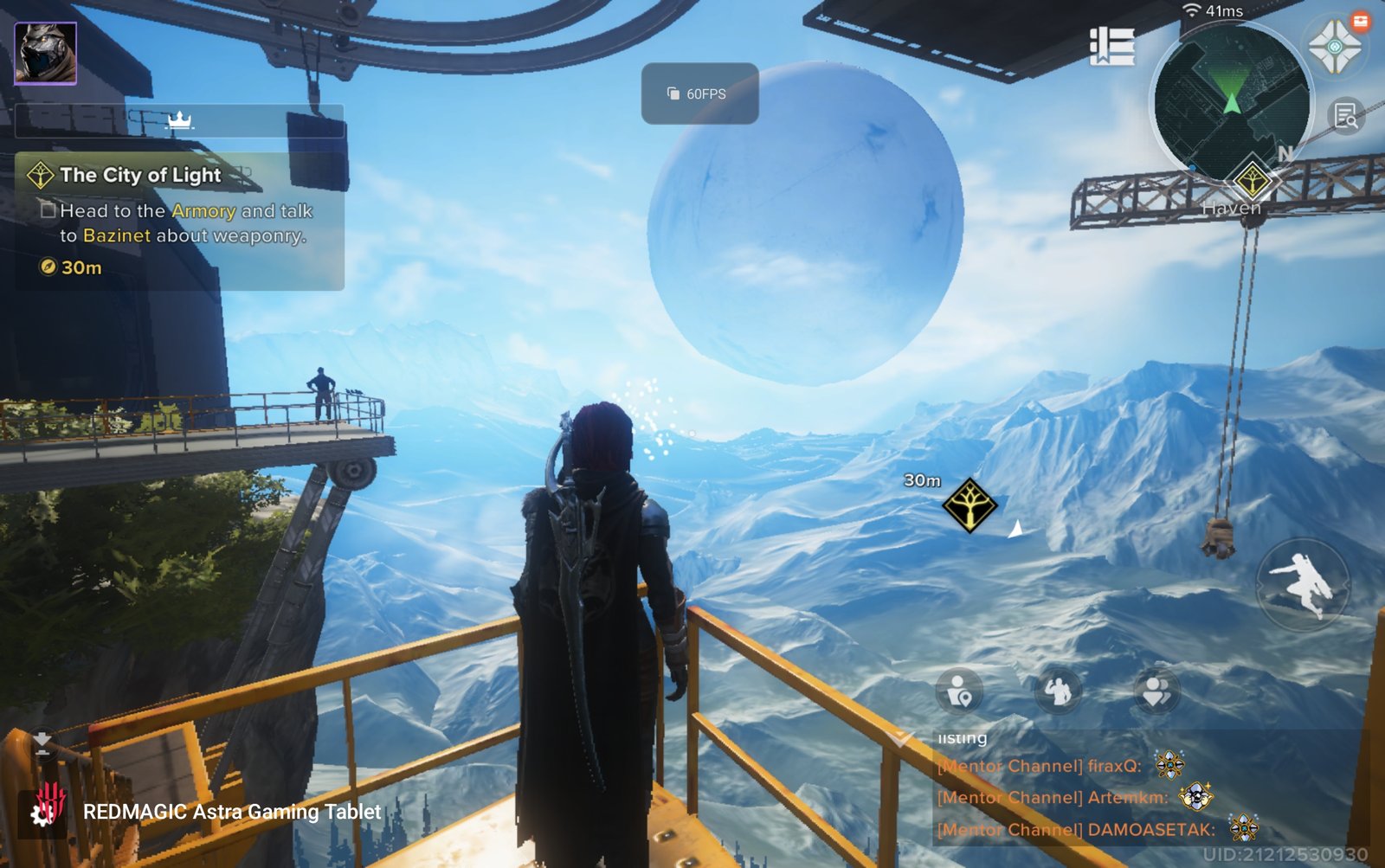The image size is (1385, 868).
Task: Open the Mentor Channel chat box
Action: click(1125, 797)
